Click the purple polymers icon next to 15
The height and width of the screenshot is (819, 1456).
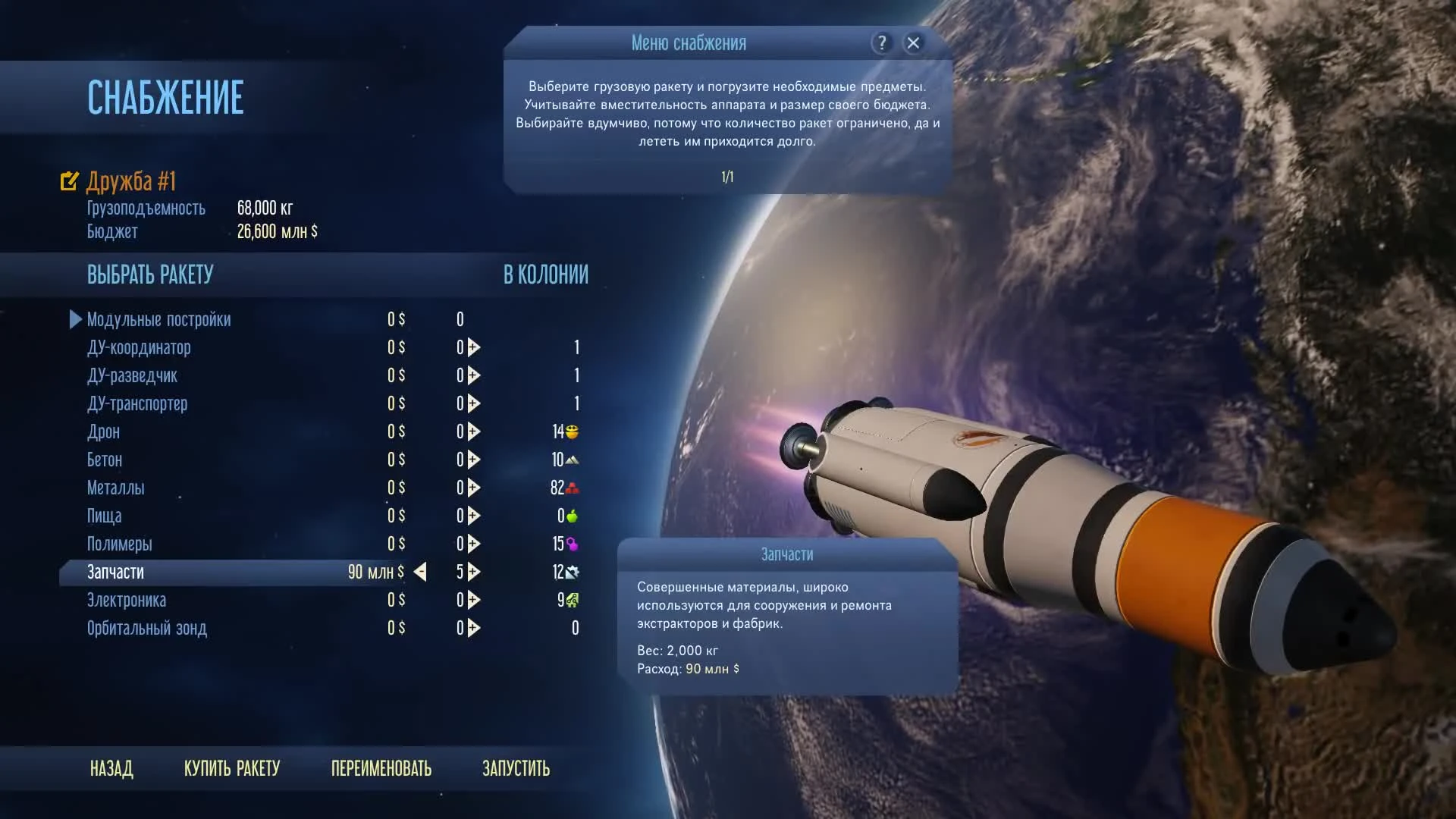pos(573,544)
